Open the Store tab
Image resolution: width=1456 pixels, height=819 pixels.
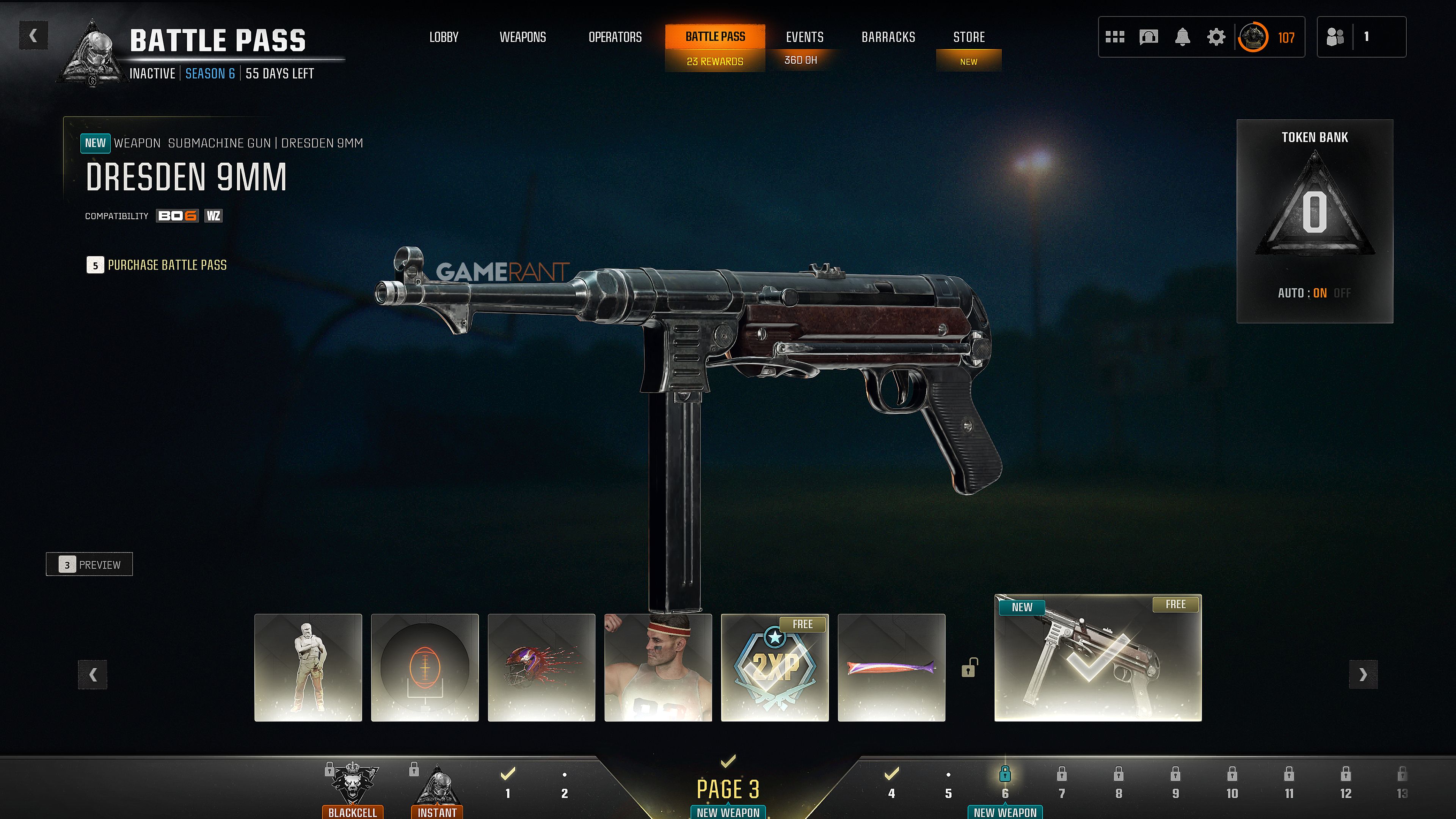click(x=969, y=37)
